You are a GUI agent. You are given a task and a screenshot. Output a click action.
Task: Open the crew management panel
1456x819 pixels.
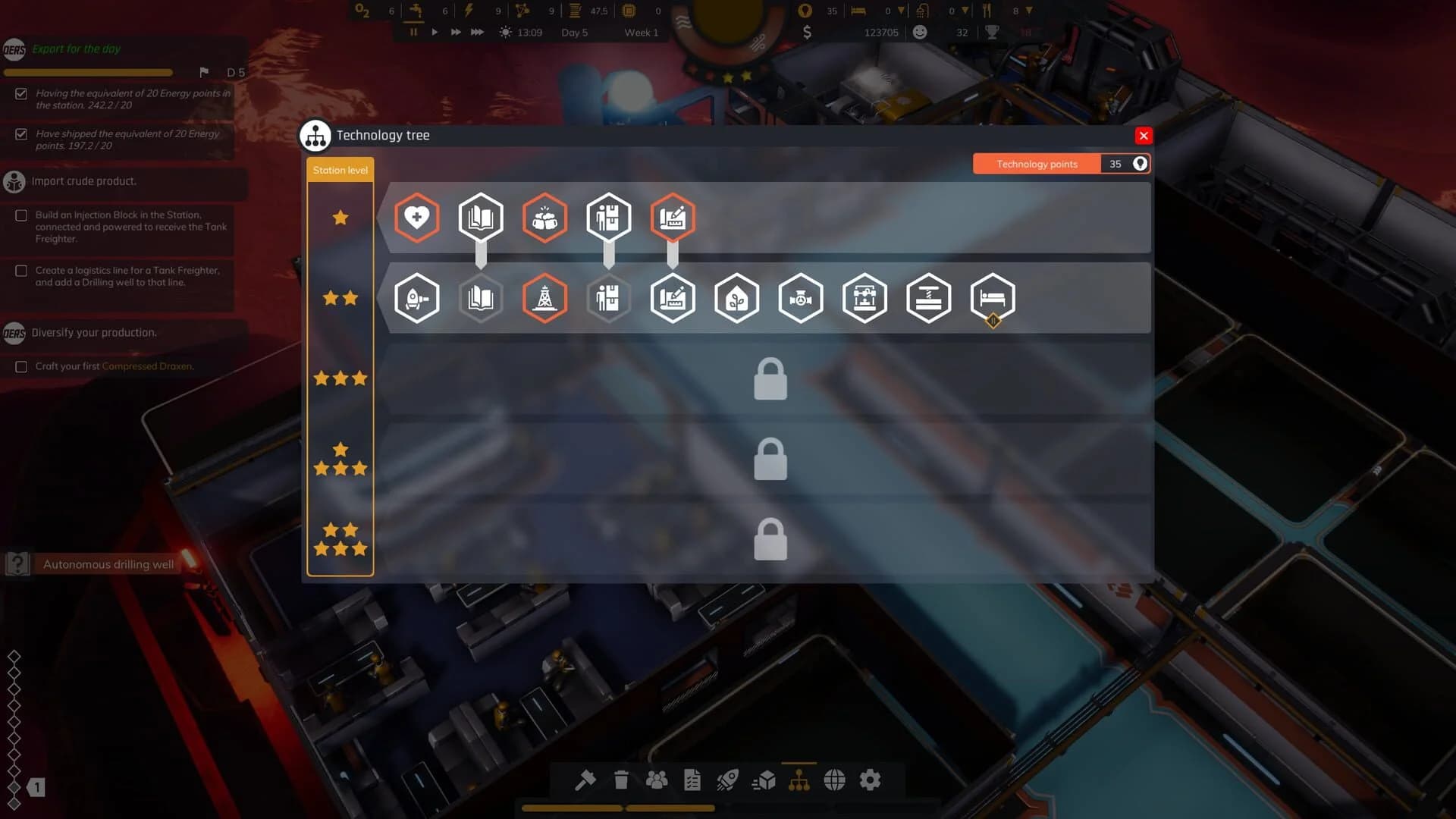pos(657,780)
